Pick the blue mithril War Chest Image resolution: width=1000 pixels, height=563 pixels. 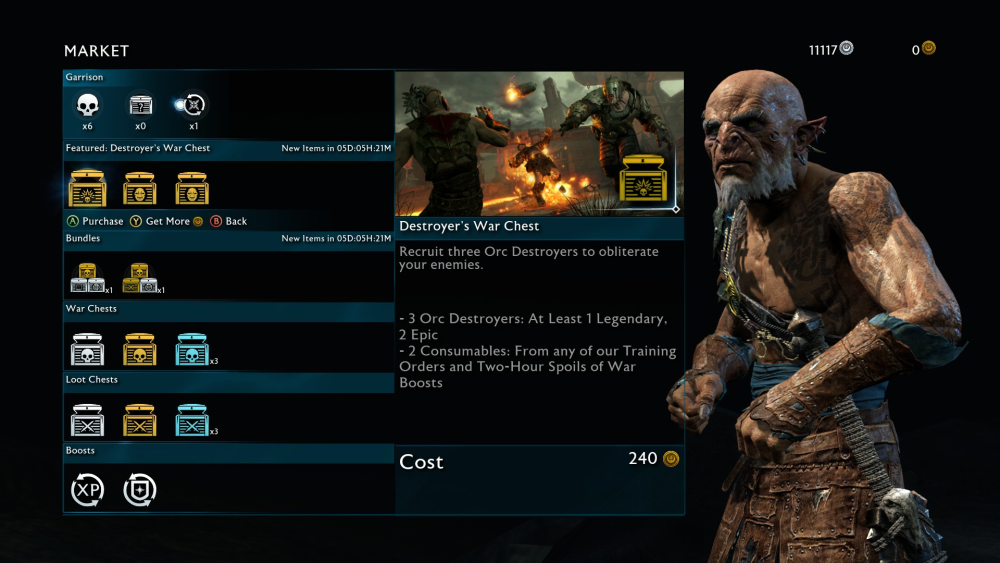click(192, 350)
